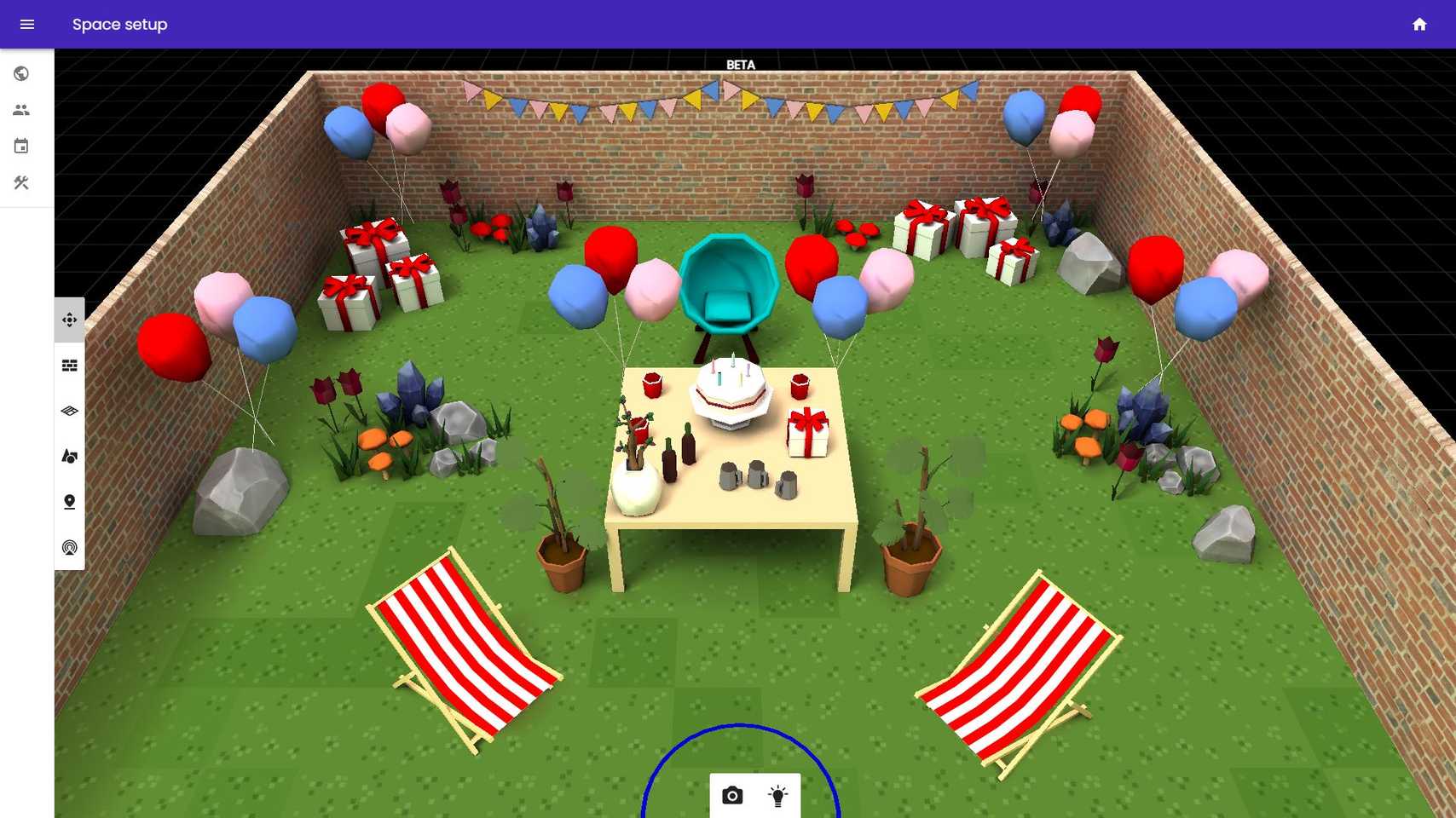The image size is (1456, 818).
Task: Open the calendar events icon
Action: coord(21,146)
